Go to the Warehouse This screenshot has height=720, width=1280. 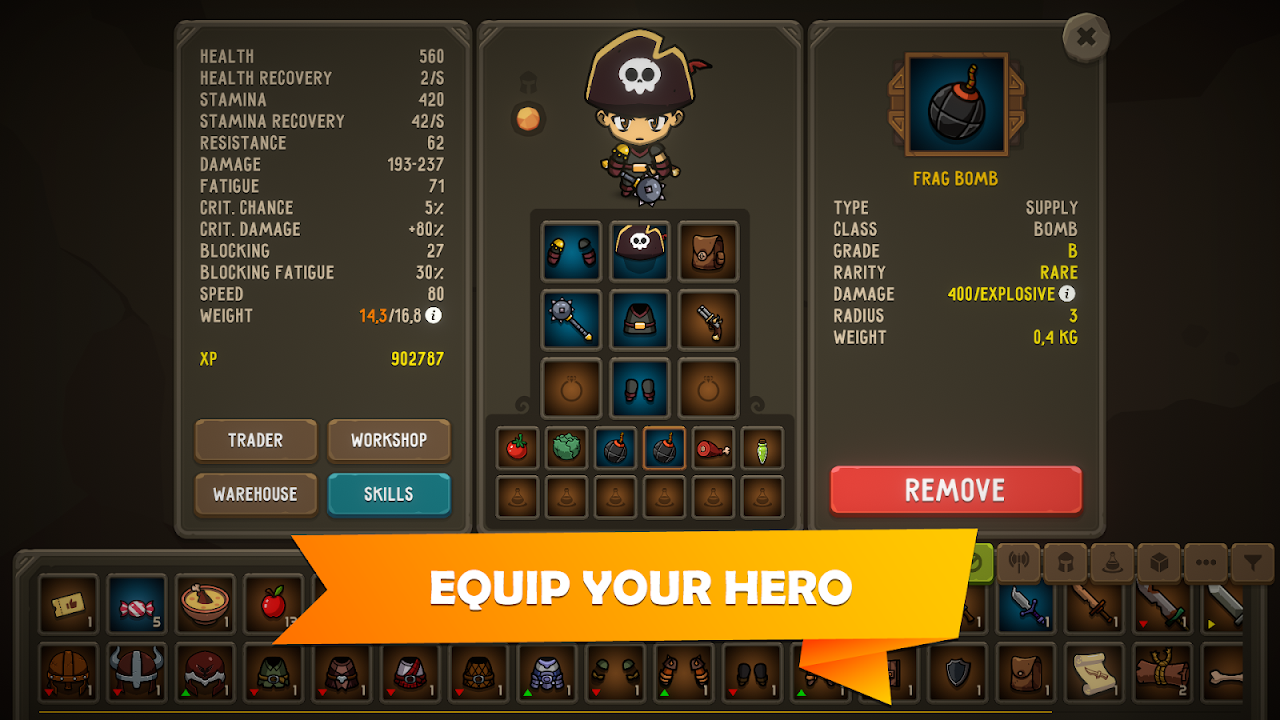[255, 494]
